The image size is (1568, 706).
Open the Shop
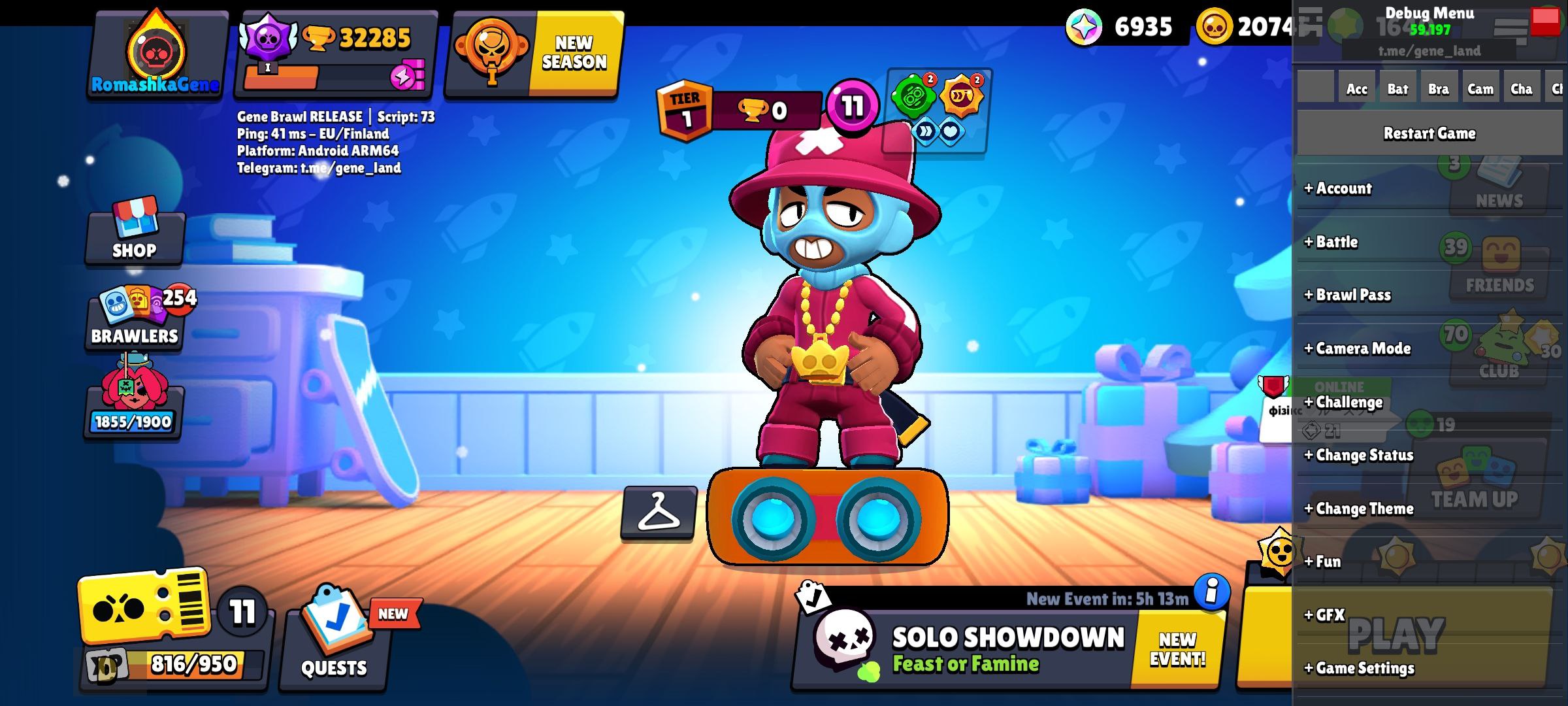pyautogui.click(x=133, y=235)
